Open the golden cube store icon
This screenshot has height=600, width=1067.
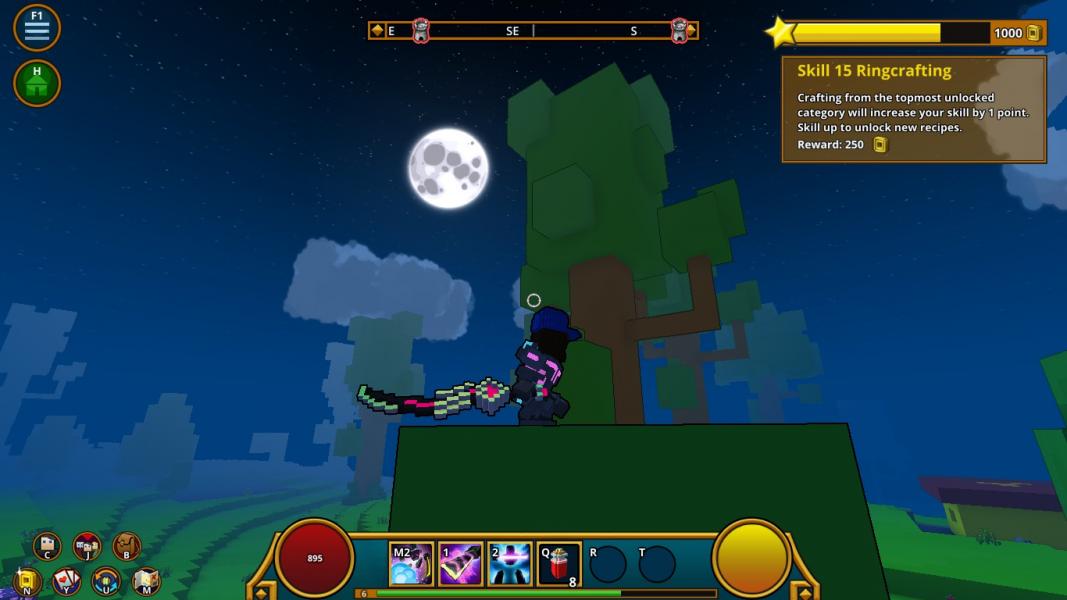pyautogui.click(x=27, y=580)
